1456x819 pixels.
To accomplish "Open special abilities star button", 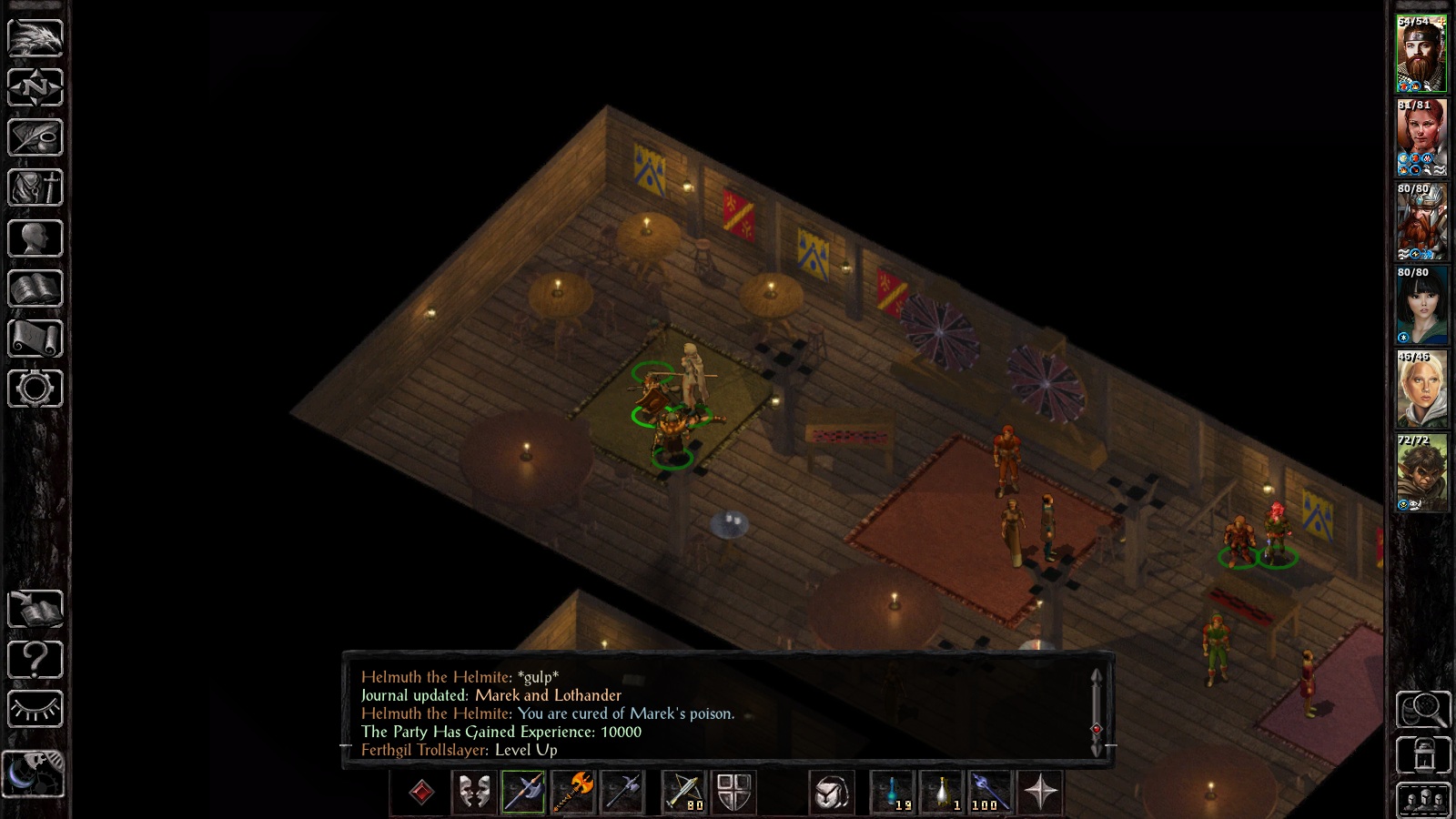I will point(1040,792).
